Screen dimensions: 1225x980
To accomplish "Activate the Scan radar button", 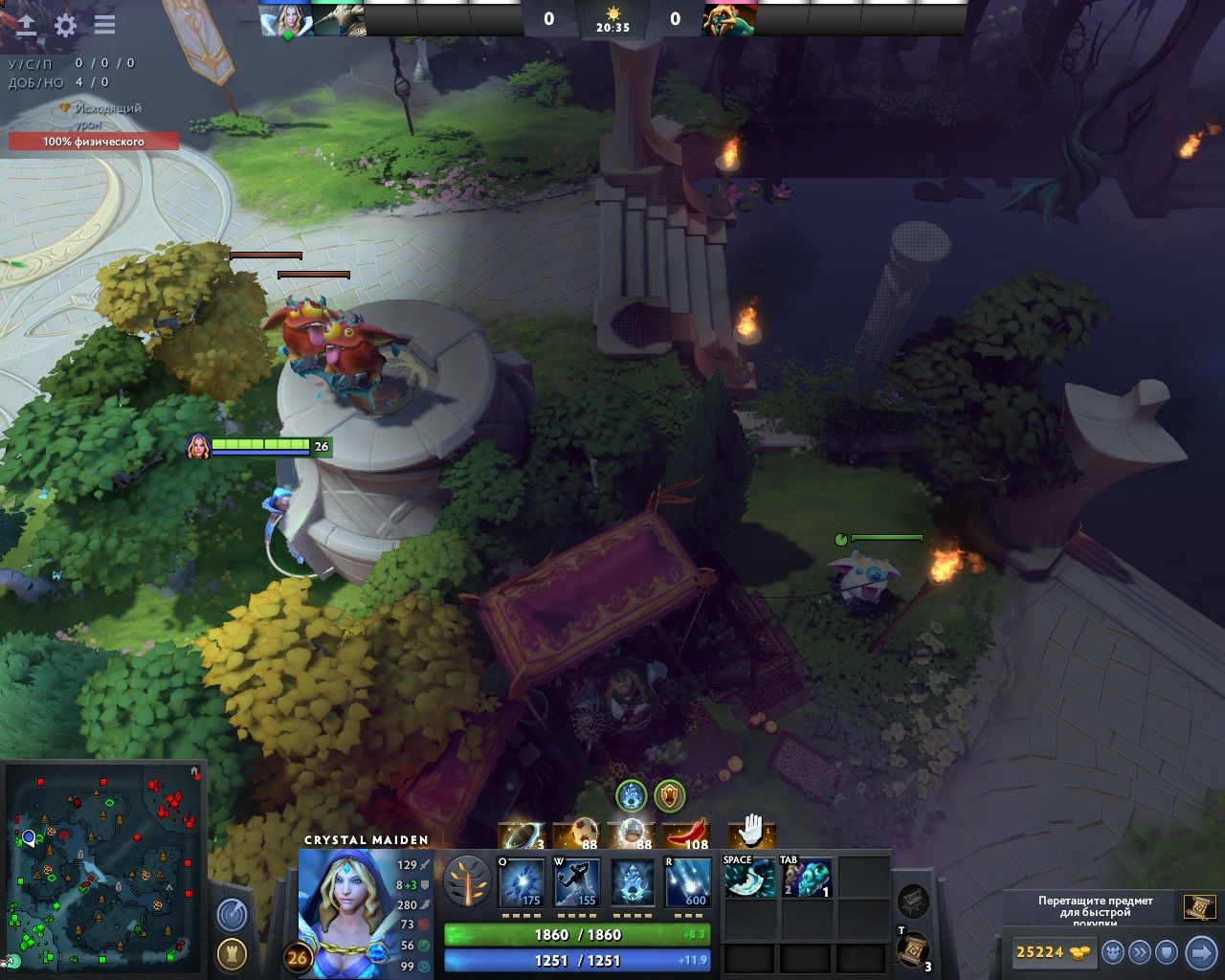I will (232, 915).
